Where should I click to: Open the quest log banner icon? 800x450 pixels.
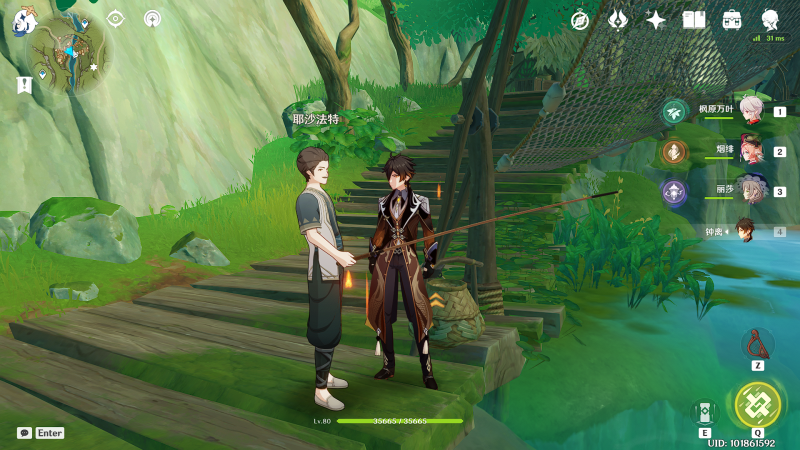coord(24,86)
